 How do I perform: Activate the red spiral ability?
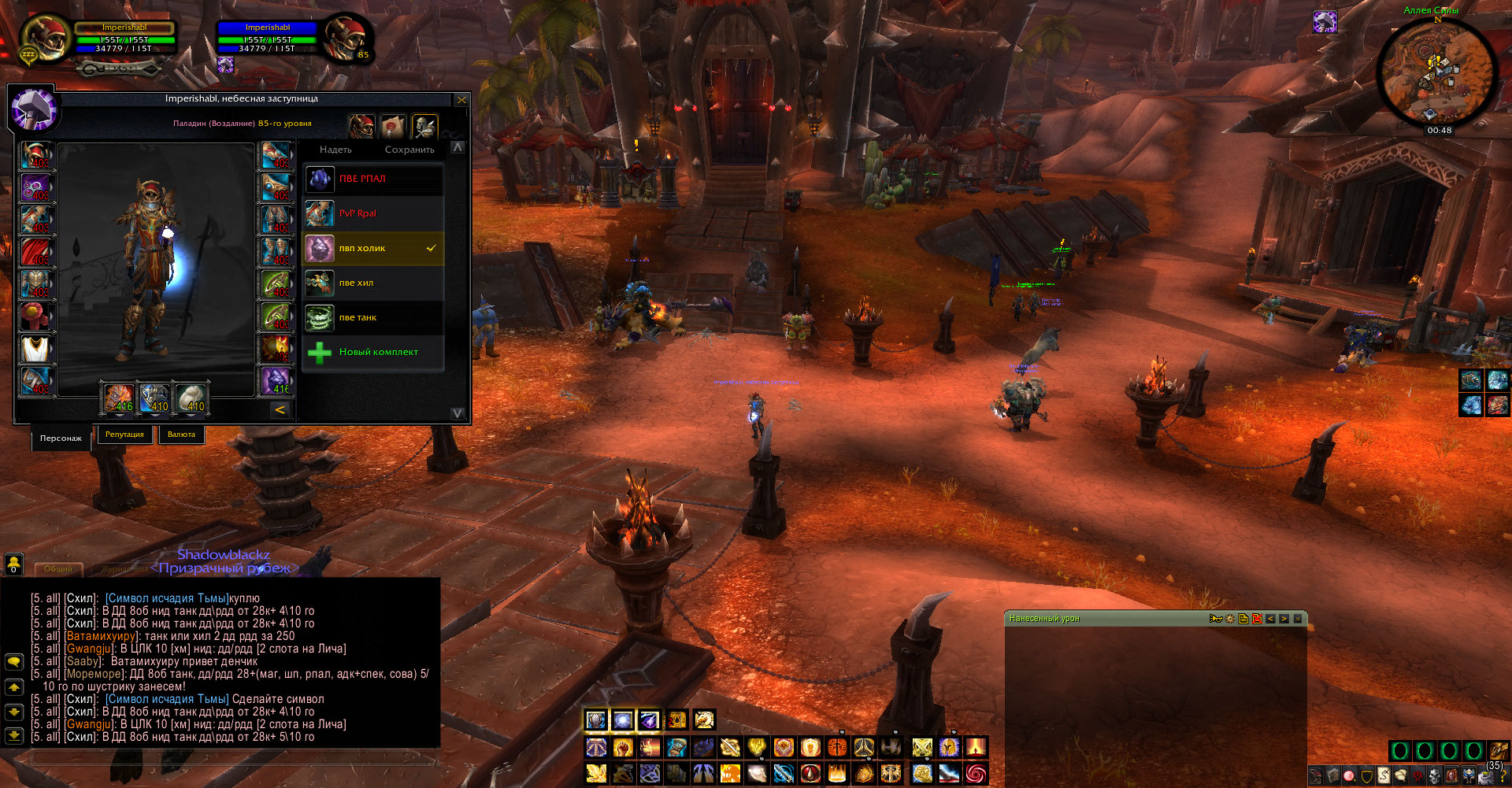point(976,774)
